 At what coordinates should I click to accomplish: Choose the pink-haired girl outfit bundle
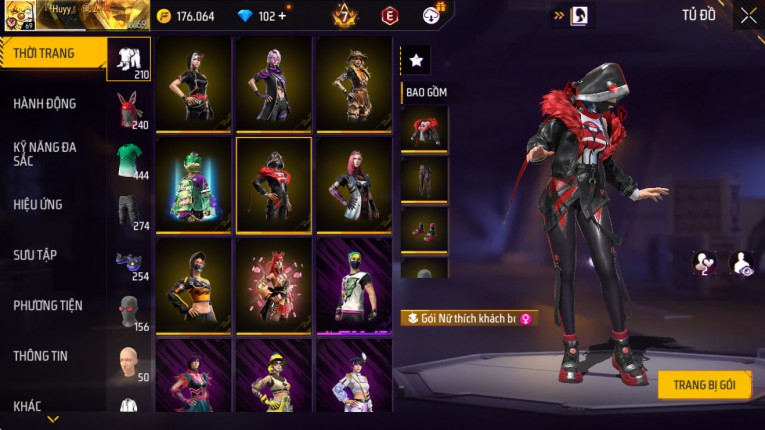pos(354,185)
